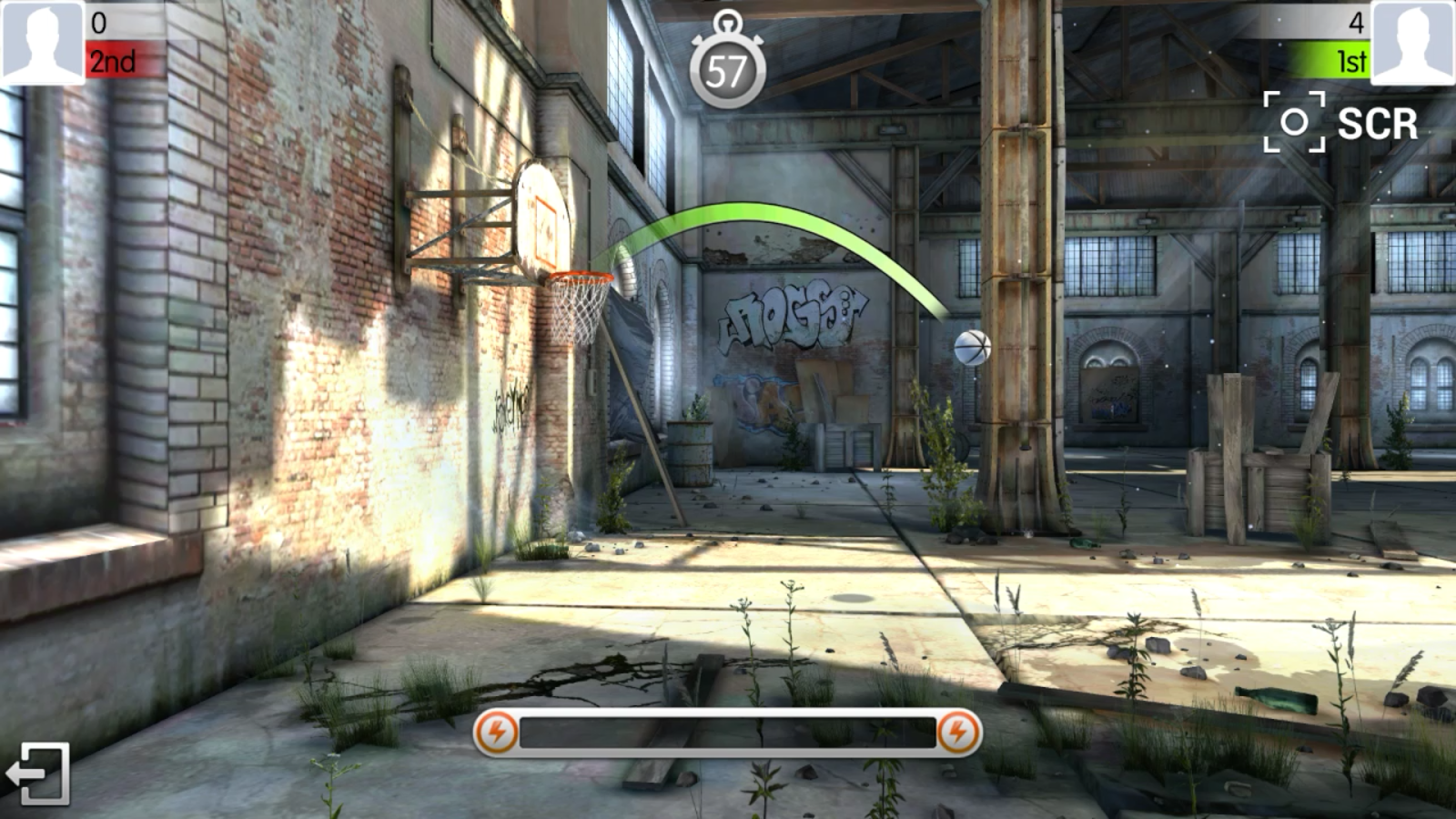The height and width of the screenshot is (819, 1456).
Task: Click the shot power meter bar
Action: 728,731
